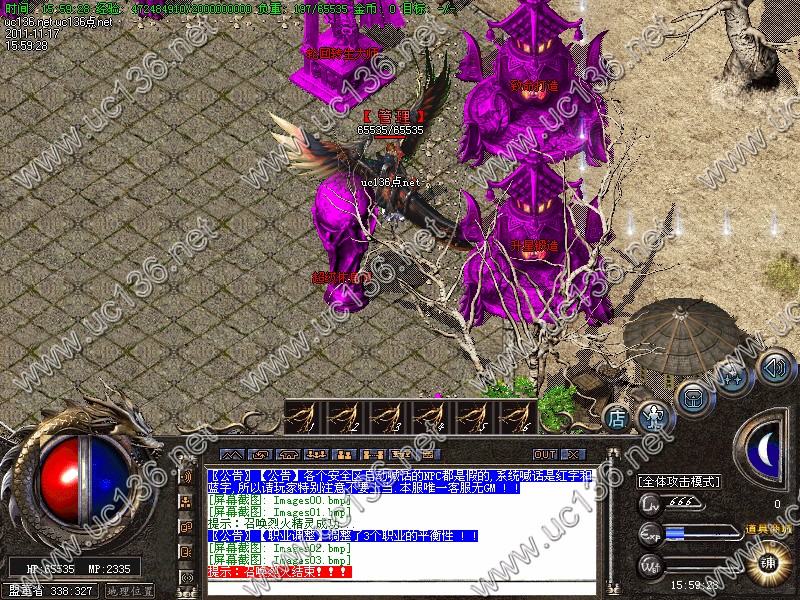Open the character figure round button
This screenshot has width=800, height=600.
(653, 413)
